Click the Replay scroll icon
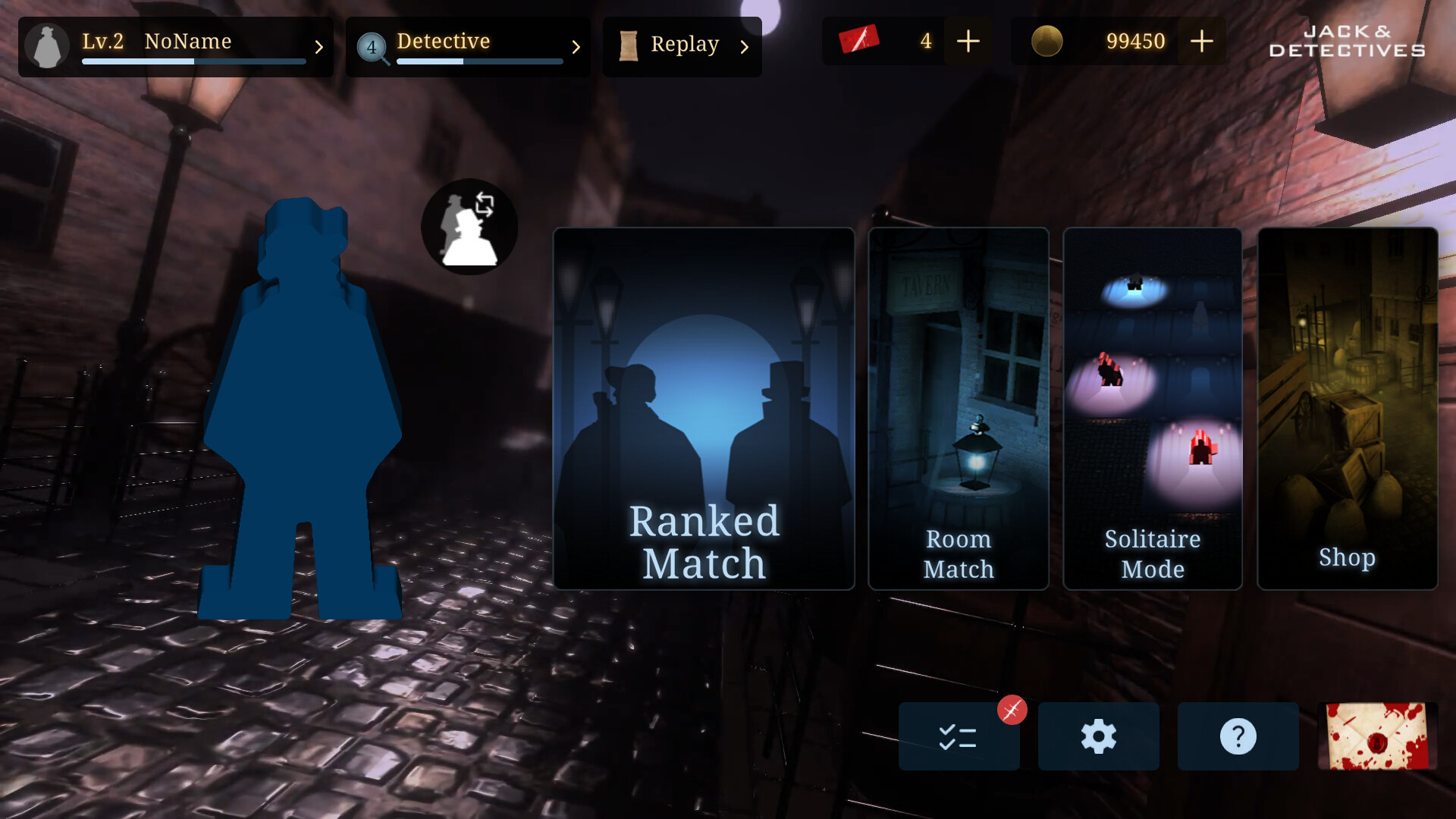 click(x=630, y=45)
